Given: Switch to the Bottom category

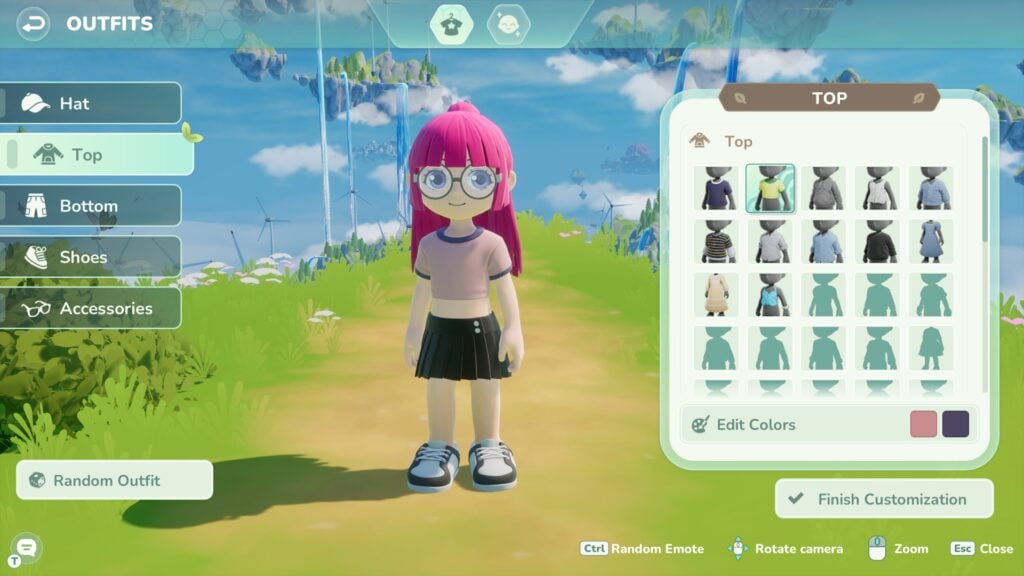Looking at the screenshot, I should pyautogui.click(x=91, y=206).
